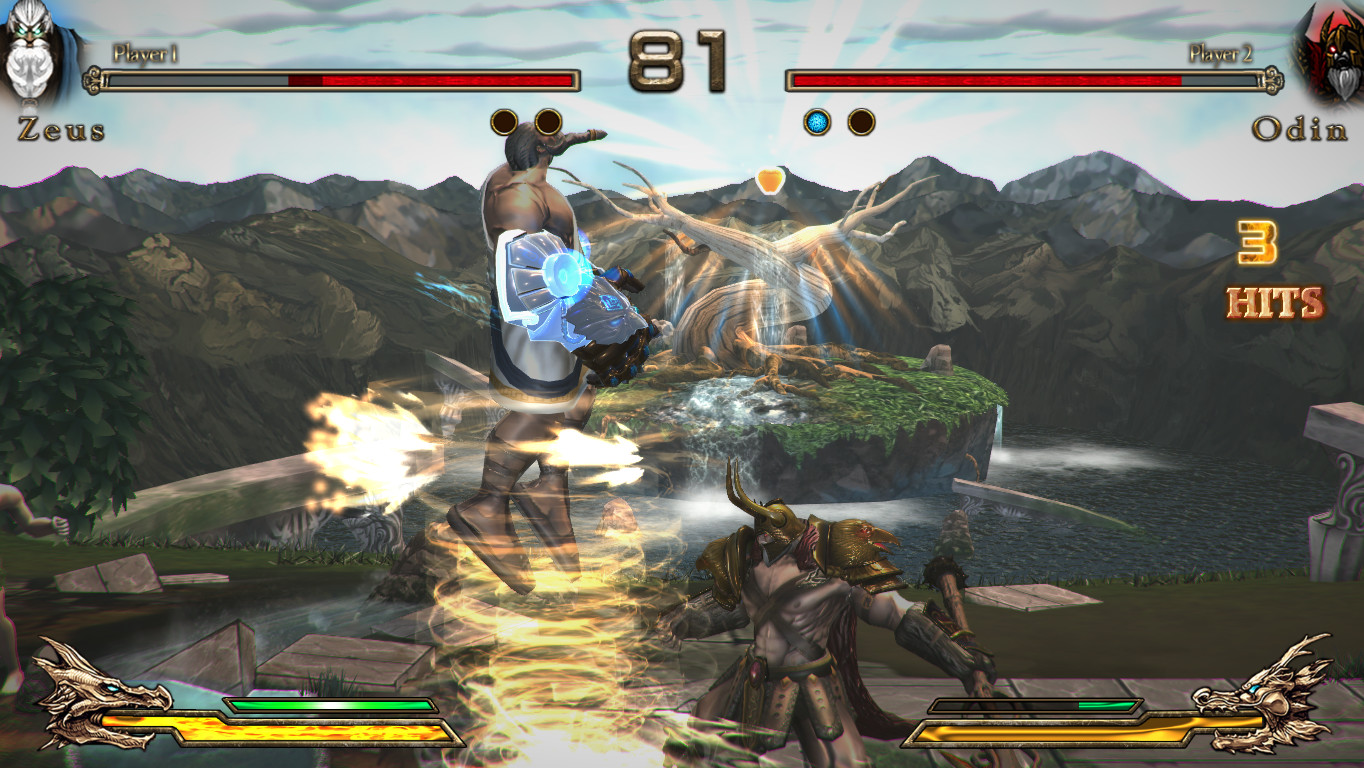Toggle the empty round orb next to Odin's orb
1364x768 pixels.
tap(861, 120)
